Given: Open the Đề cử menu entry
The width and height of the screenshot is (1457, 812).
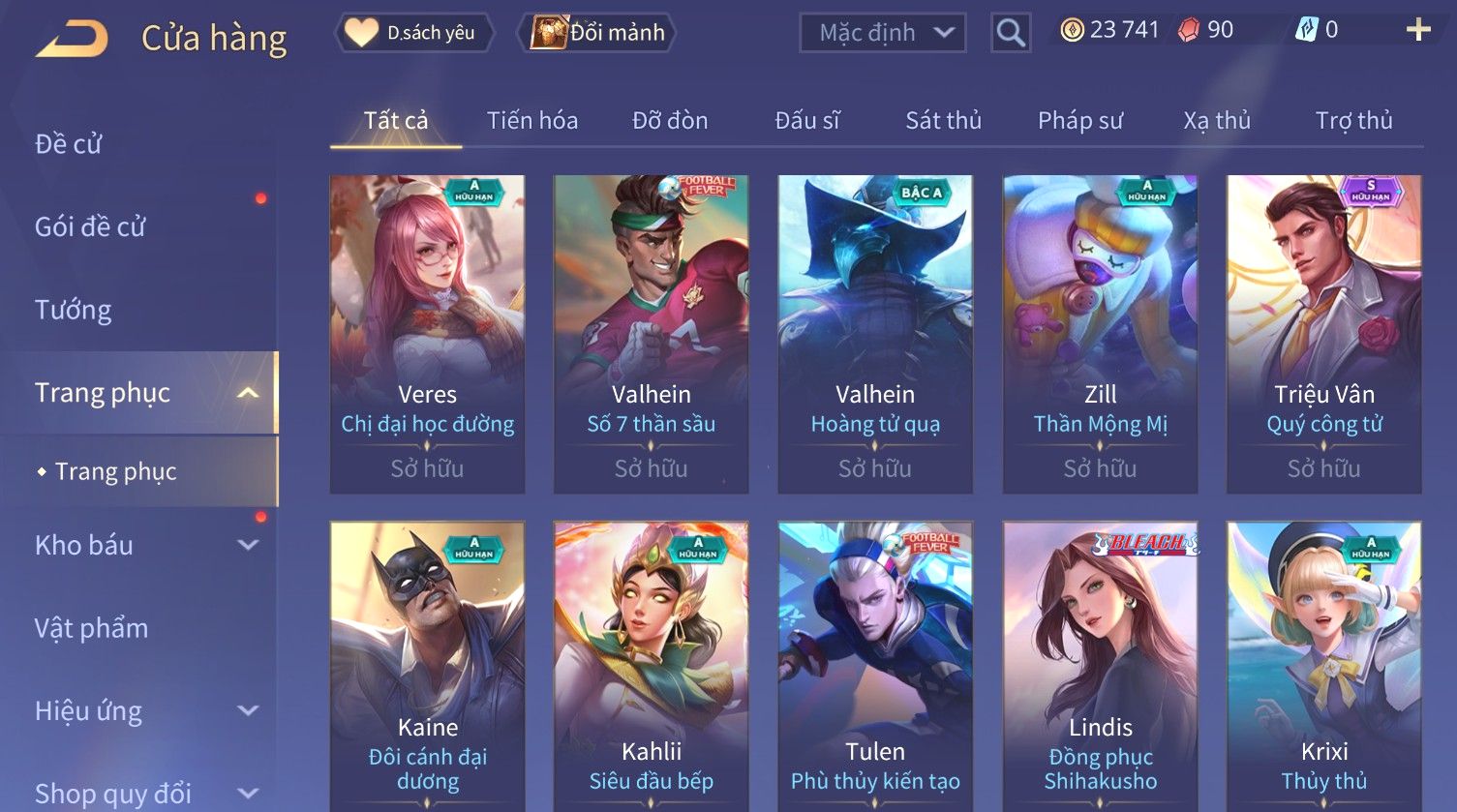Looking at the screenshot, I should [69, 144].
